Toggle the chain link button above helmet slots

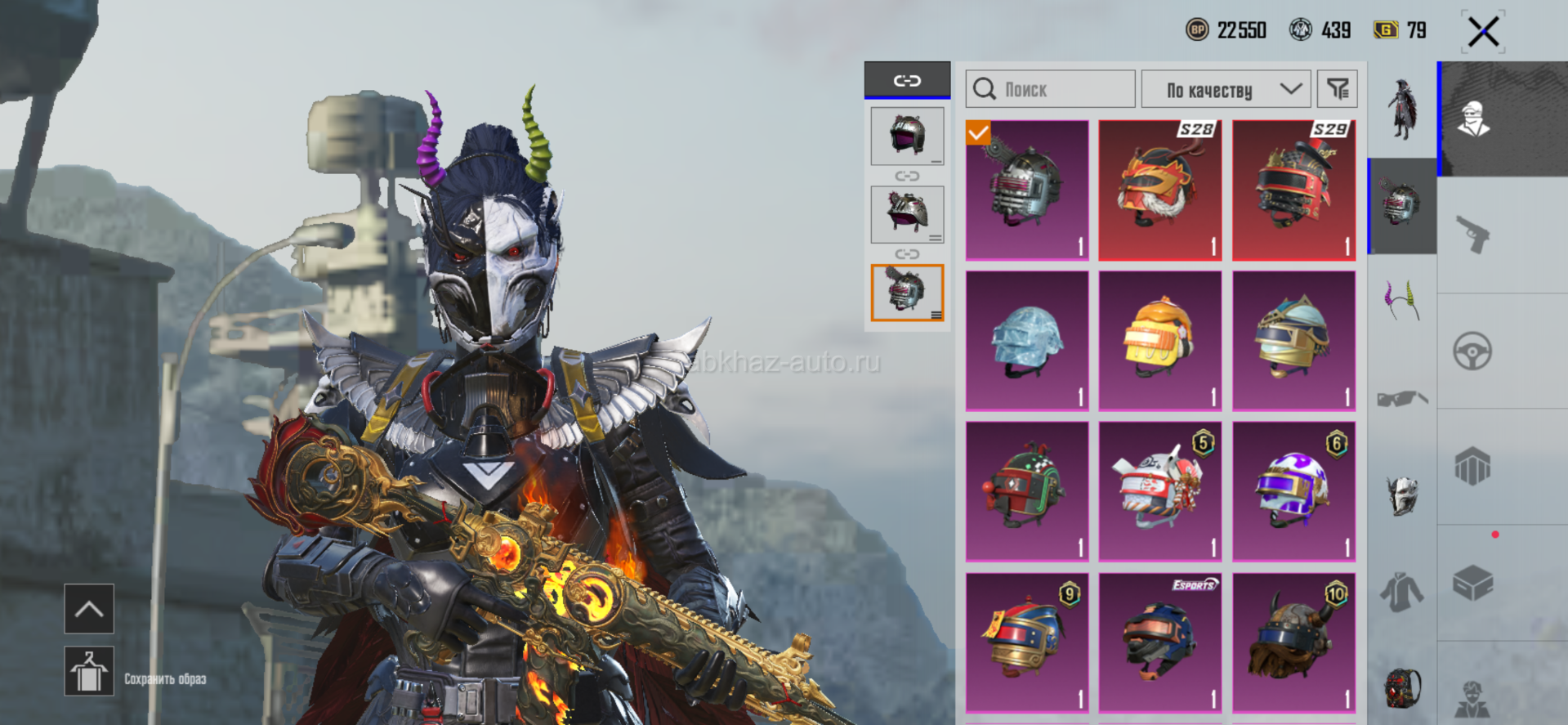(x=907, y=80)
